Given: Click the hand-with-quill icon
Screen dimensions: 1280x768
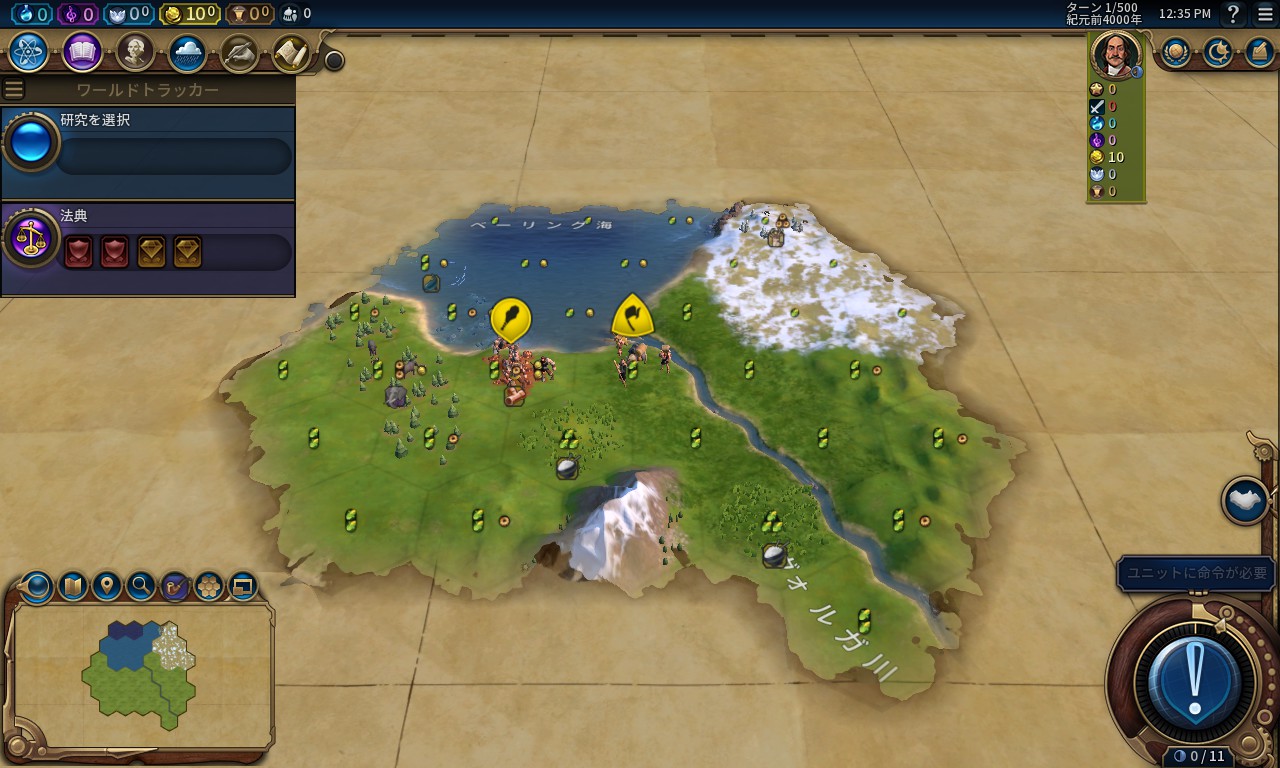Looking at the screenshot, I should (239, 52).
